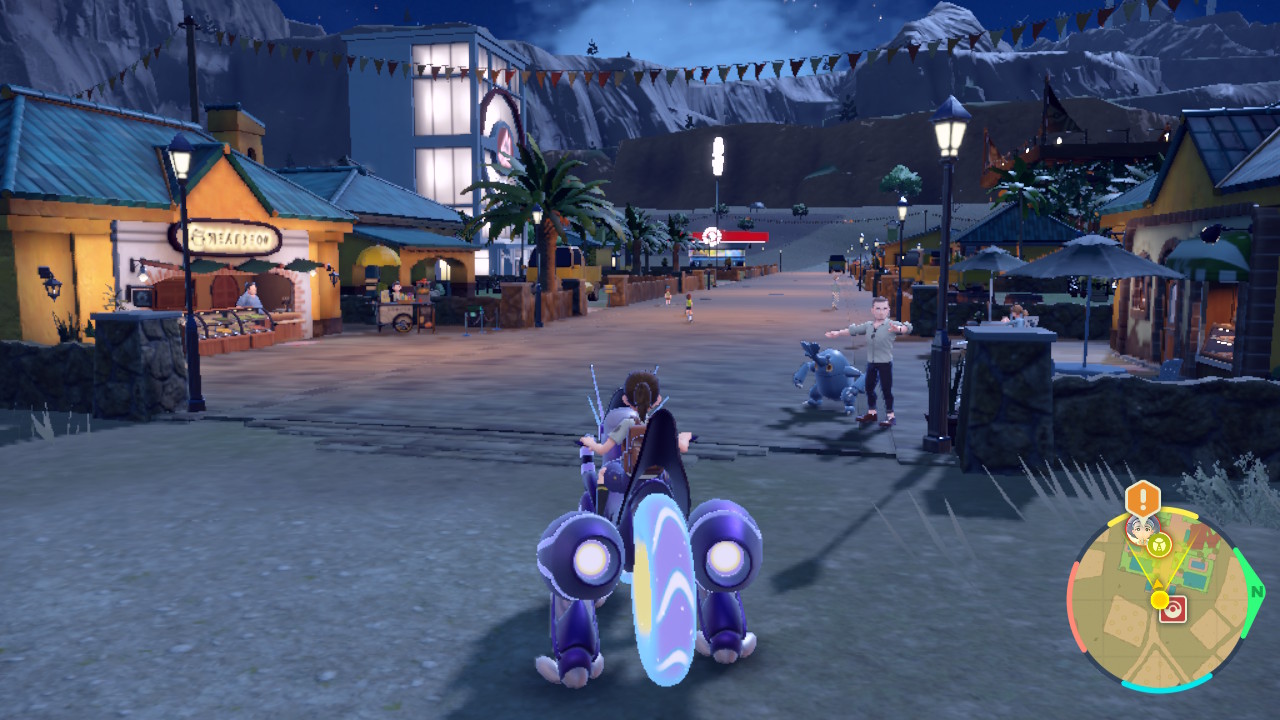The image size is (1280, 720).
Task: Select the Pokémon Center marker on minimap
Action: click(x=1173, y=610)
